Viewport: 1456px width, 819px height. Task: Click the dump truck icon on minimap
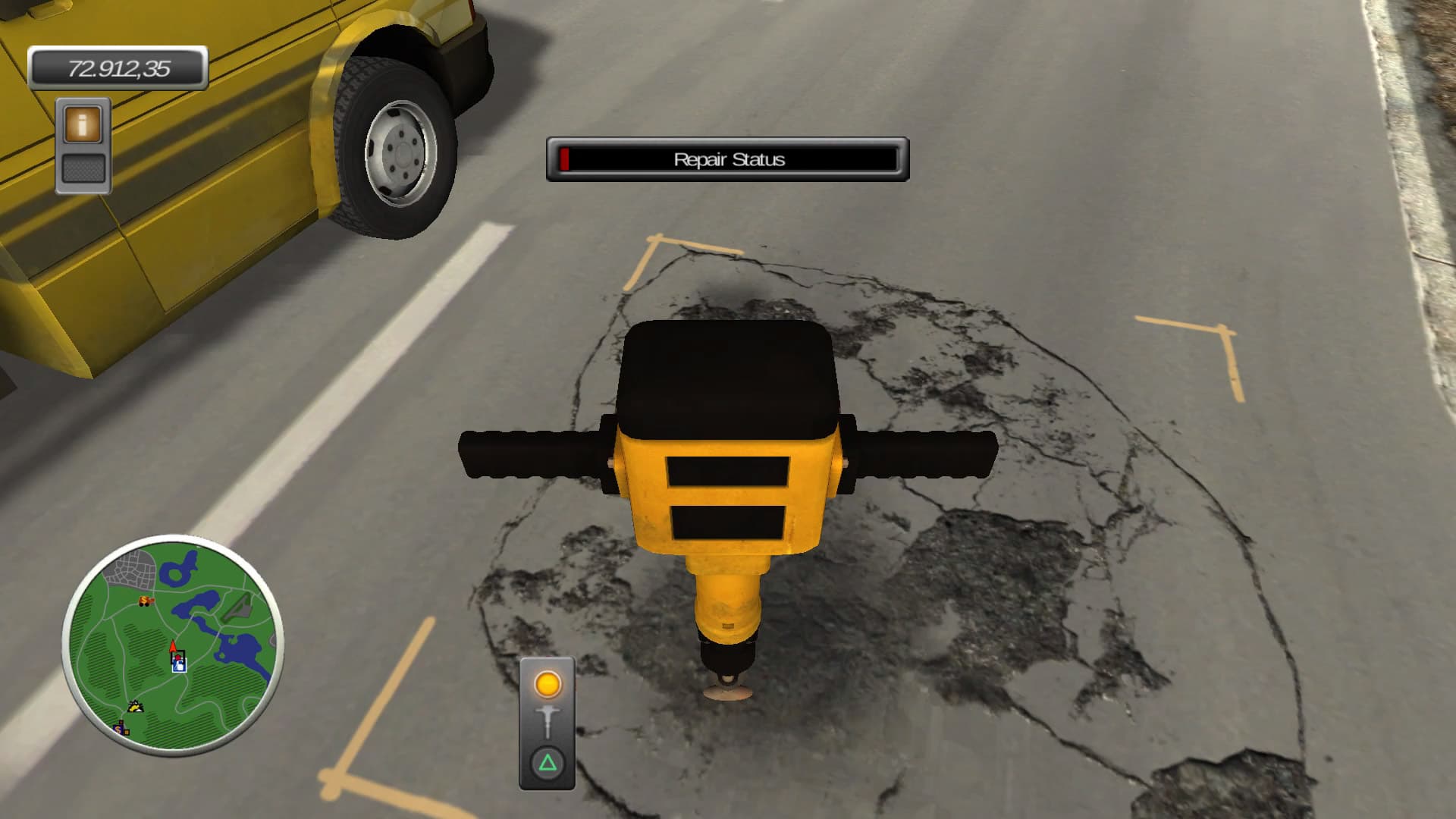[x=144, y=601]
